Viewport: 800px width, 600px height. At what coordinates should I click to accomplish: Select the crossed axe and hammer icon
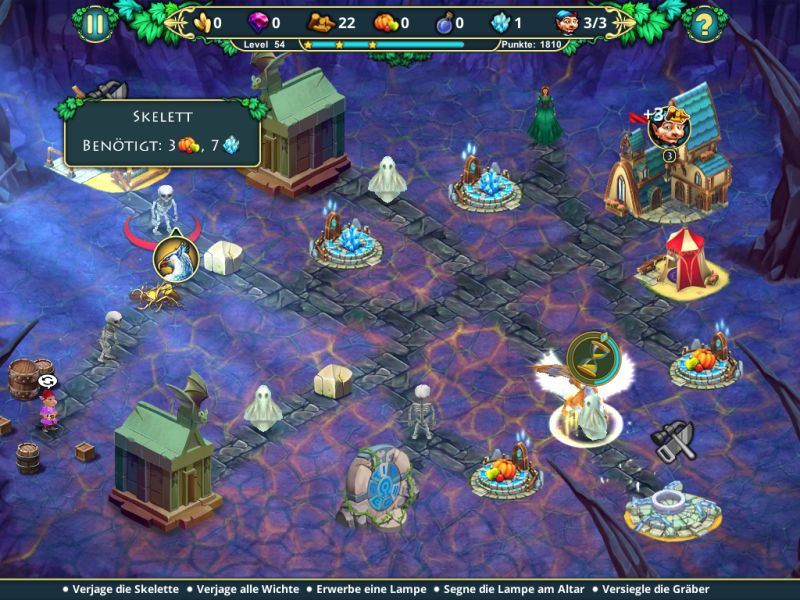(671, 439)
